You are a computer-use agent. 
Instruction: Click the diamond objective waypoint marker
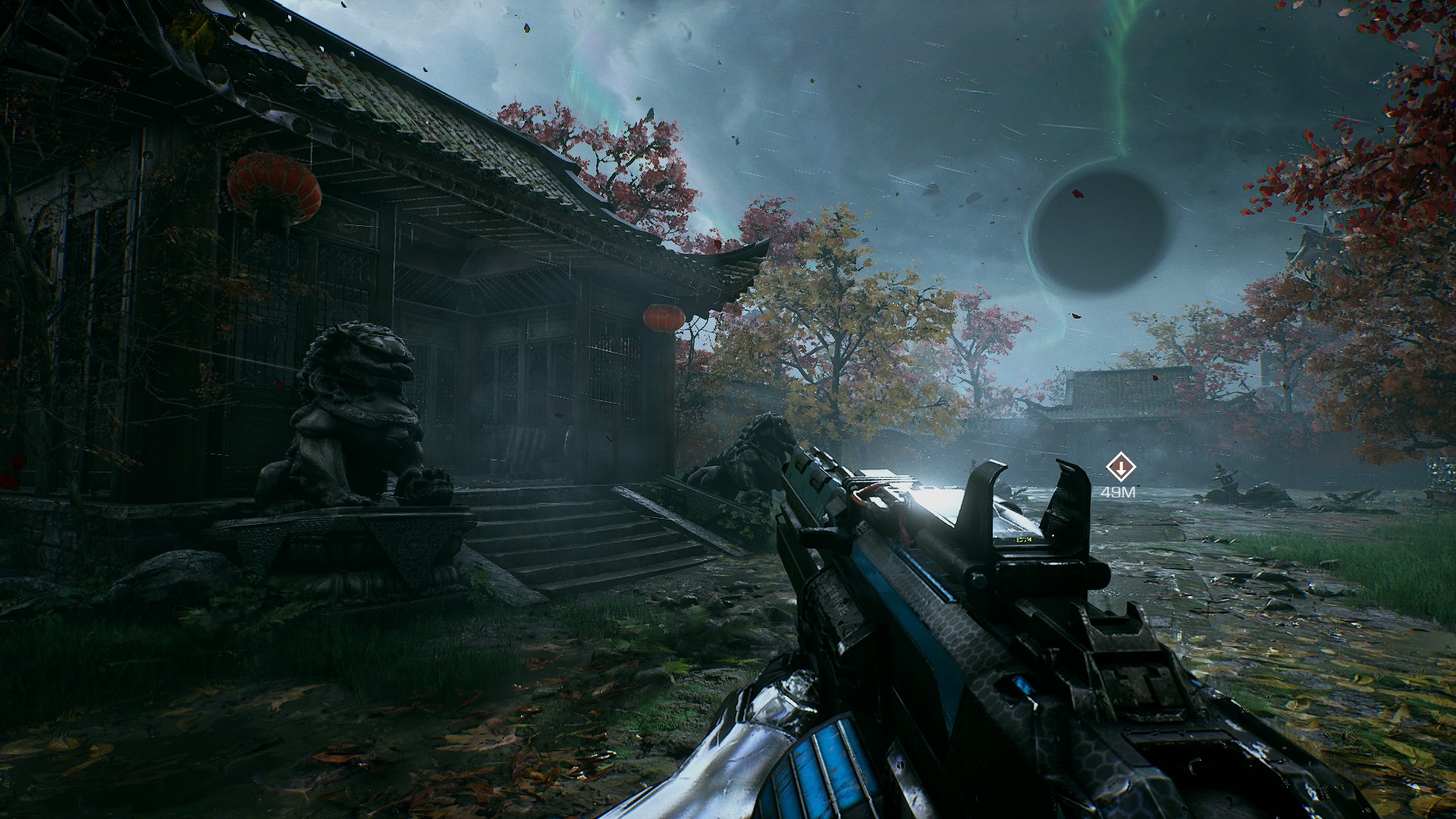point(1119,467)
